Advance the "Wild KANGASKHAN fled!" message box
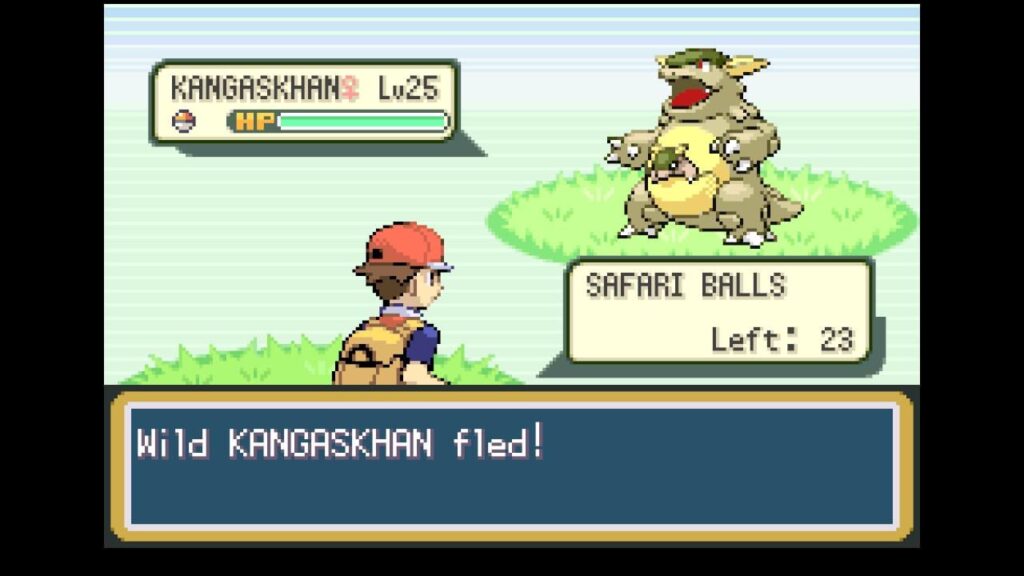The width and height of the screenshot is (1024, 576). point(511,465)
